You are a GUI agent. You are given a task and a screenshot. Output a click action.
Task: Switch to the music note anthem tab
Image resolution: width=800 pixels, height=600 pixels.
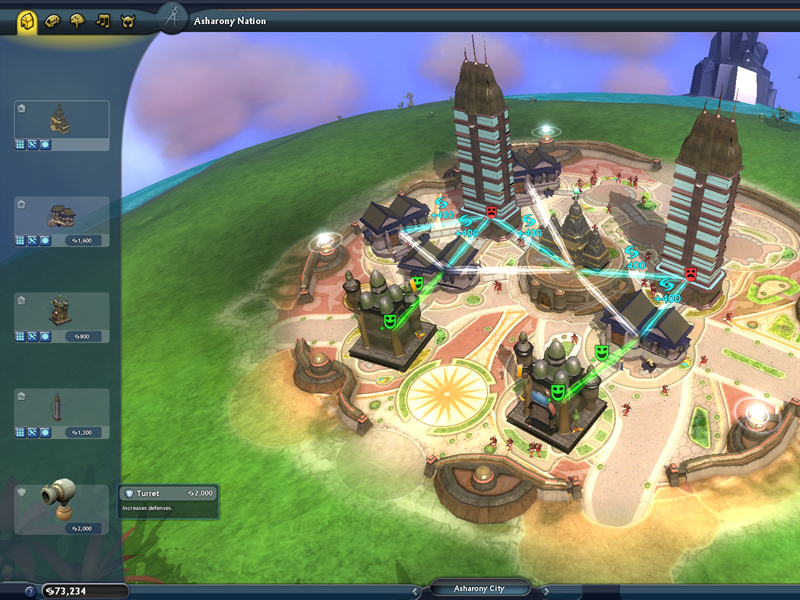point(103,20)
